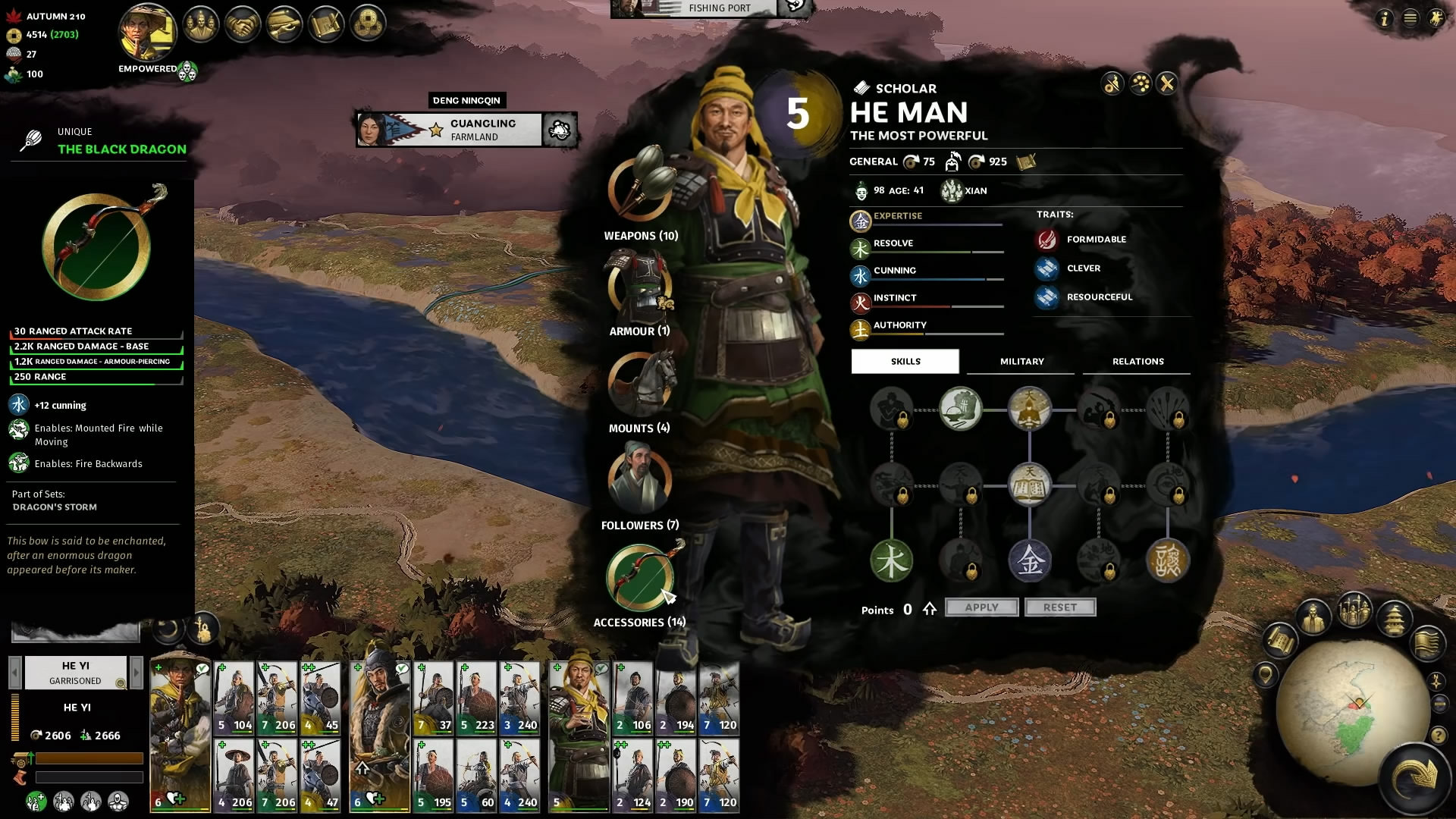Open the faction leader portrait

click(148, 33)
